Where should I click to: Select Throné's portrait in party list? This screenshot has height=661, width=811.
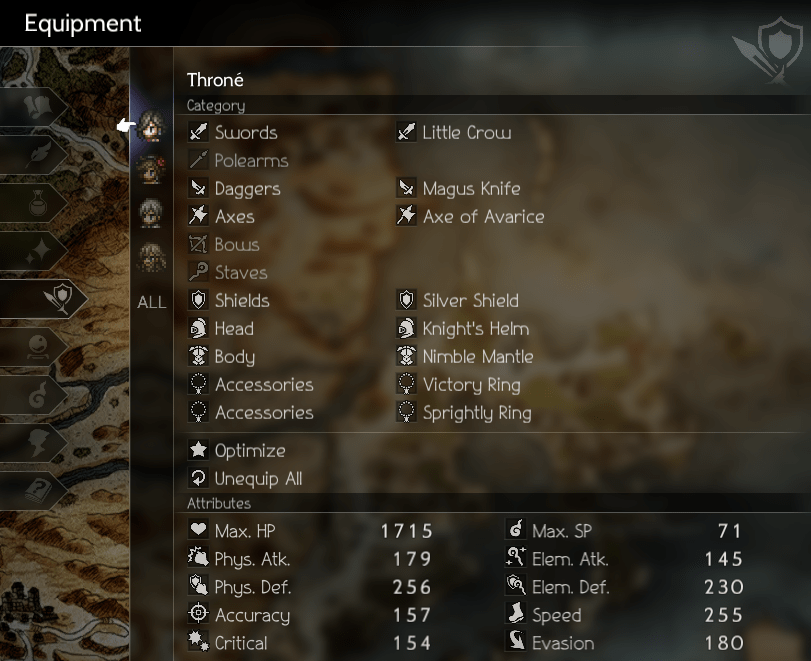pos(152,127)
